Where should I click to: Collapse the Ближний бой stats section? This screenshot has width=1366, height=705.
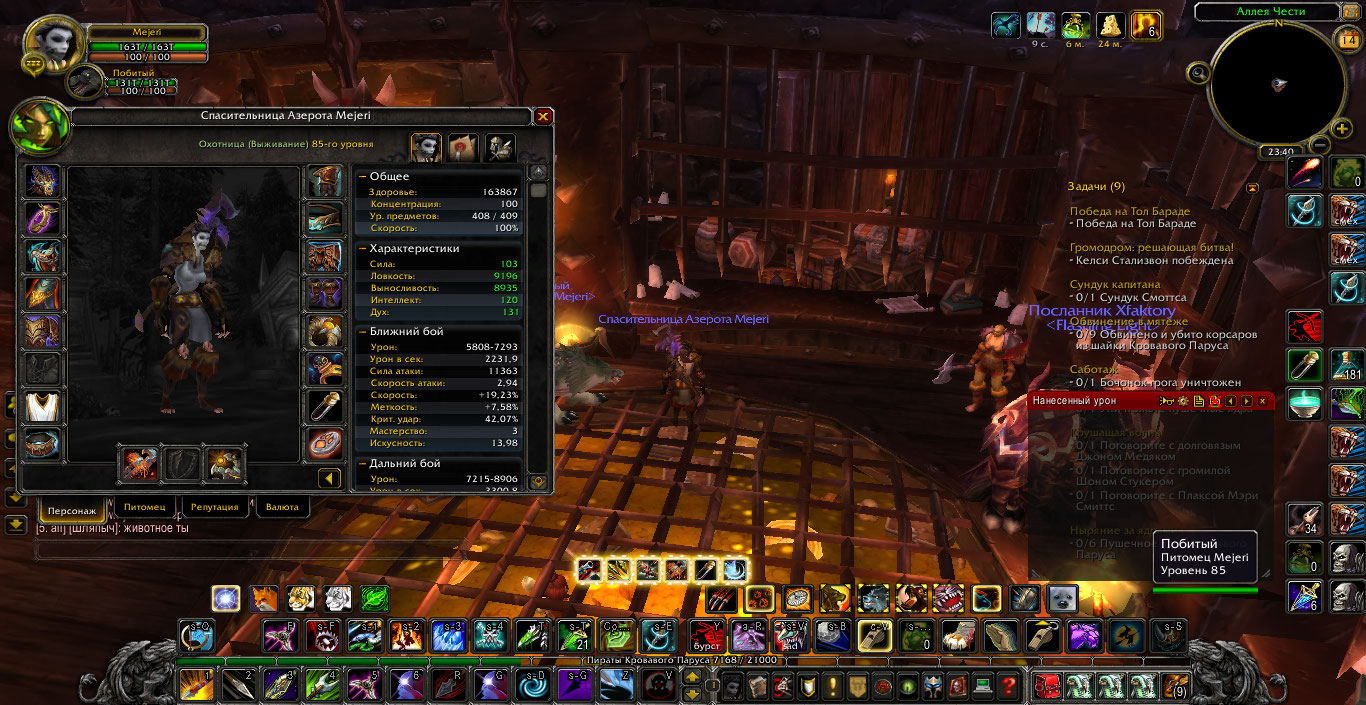(x=363, y=331)
